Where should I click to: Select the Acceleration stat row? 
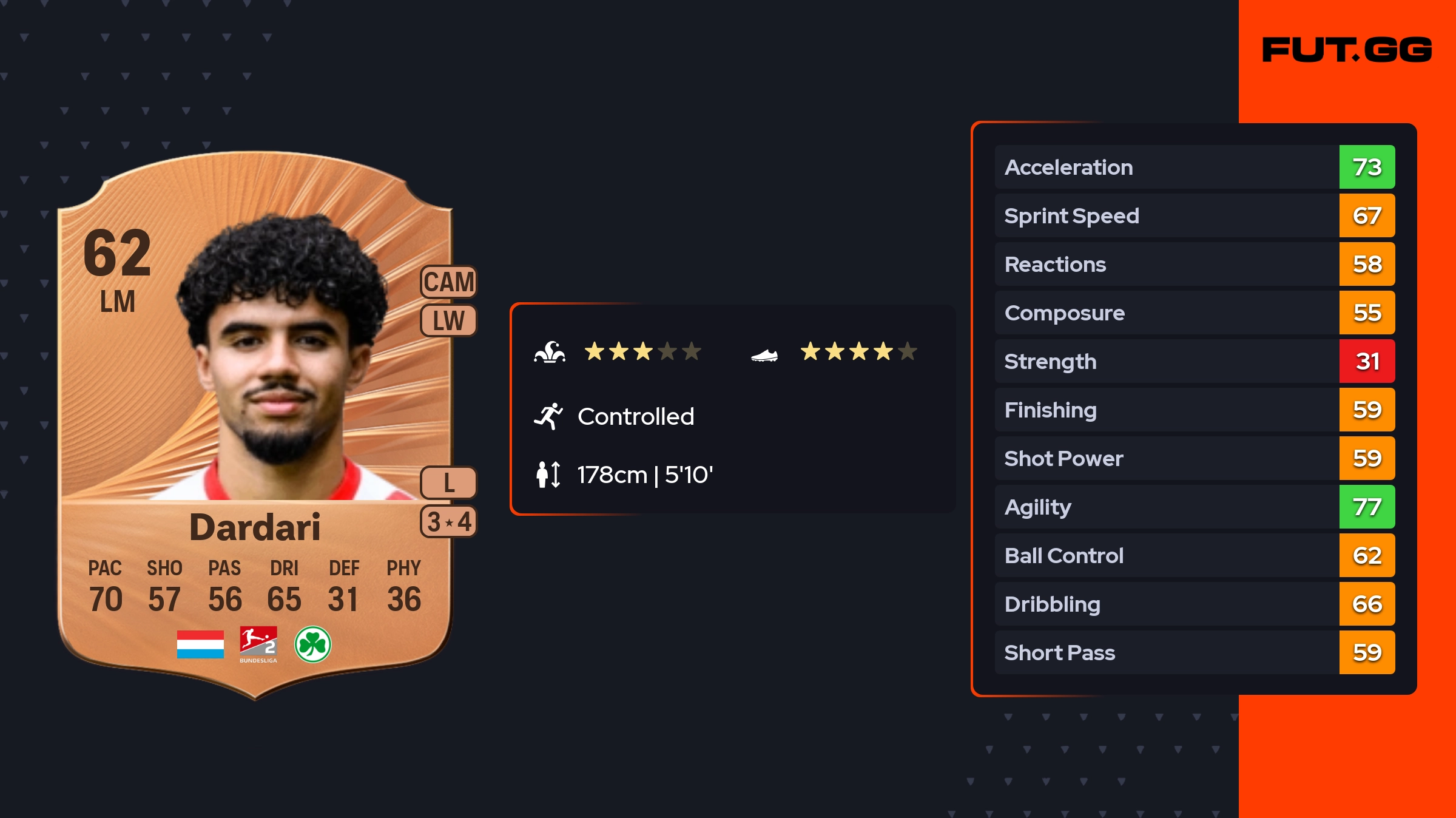point(1194,167)
